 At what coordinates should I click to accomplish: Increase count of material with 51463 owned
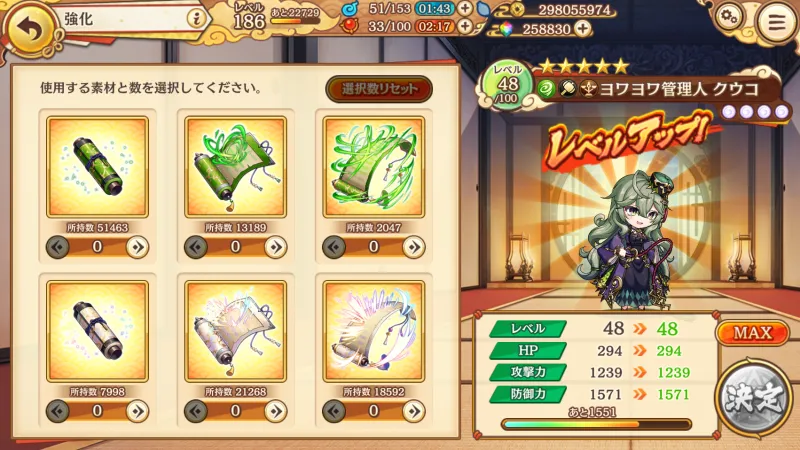(x=137, y=247)
